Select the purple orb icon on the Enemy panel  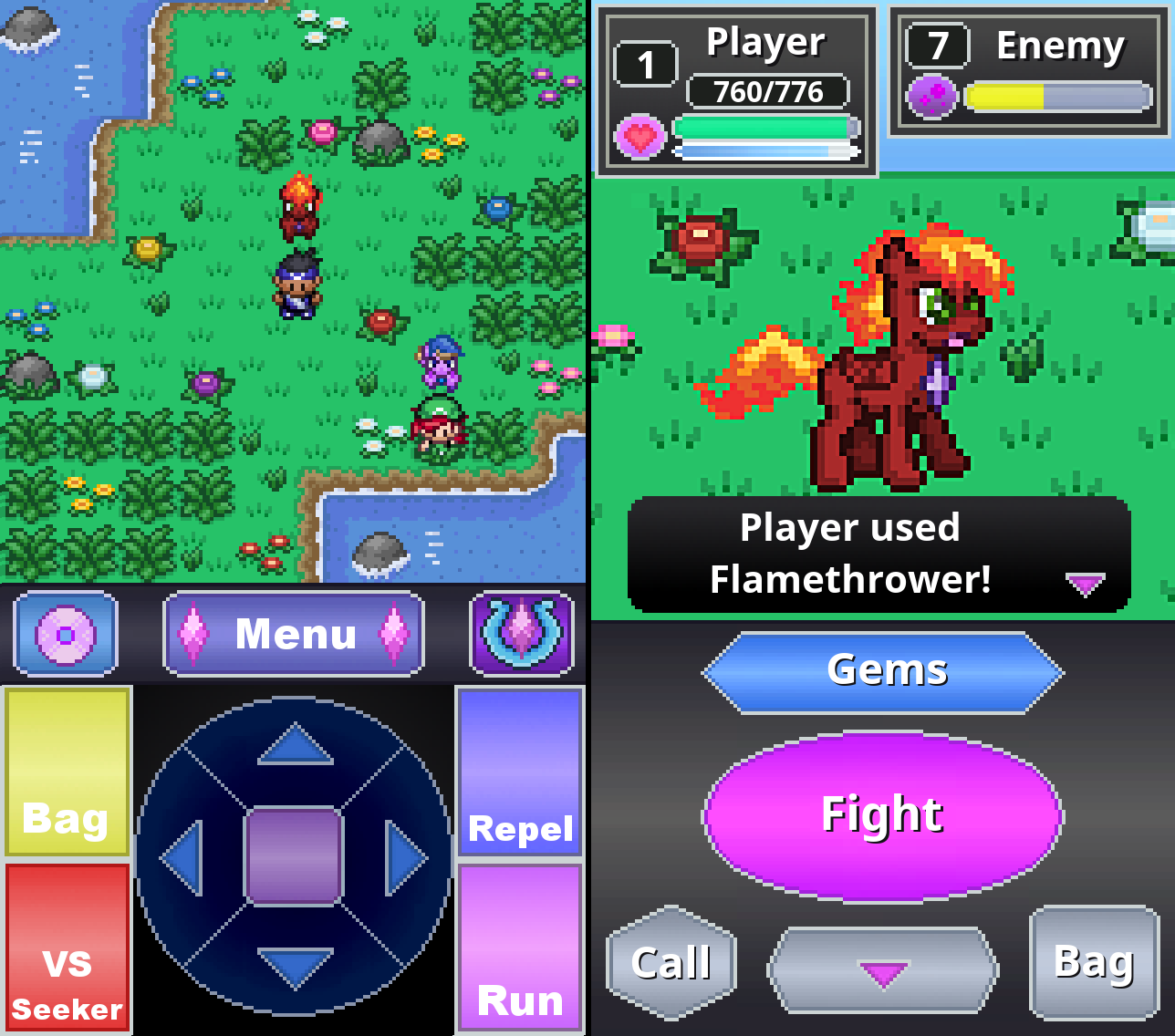pyautogui.click(x=932, y=96)
